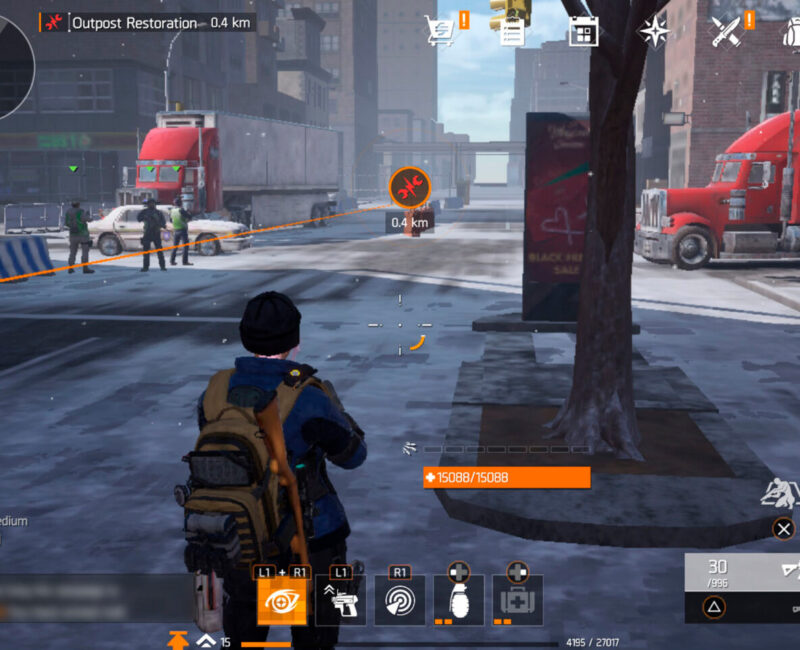This screenshot has width=800, height=650.
Task: Tap the take-cover crouching figure icon
Action: [780, 493]
